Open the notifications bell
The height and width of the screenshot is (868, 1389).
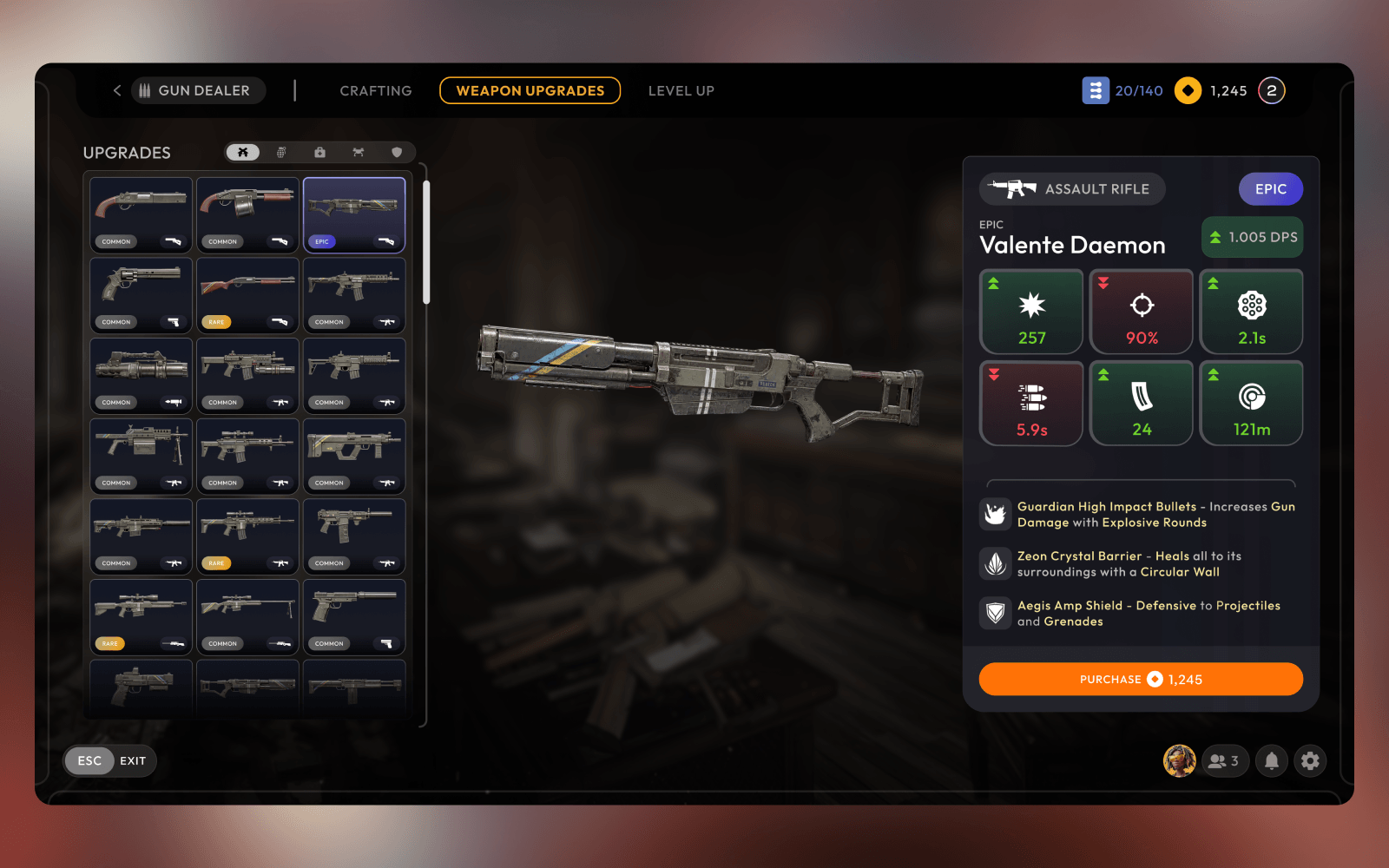pos(1271,760)
